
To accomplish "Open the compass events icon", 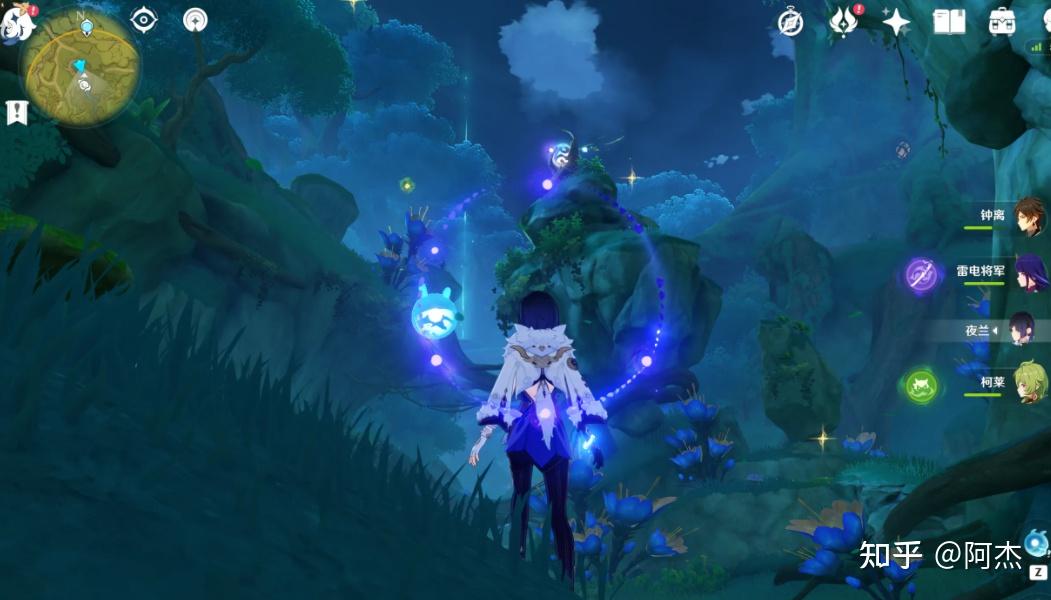I will 791,22.
